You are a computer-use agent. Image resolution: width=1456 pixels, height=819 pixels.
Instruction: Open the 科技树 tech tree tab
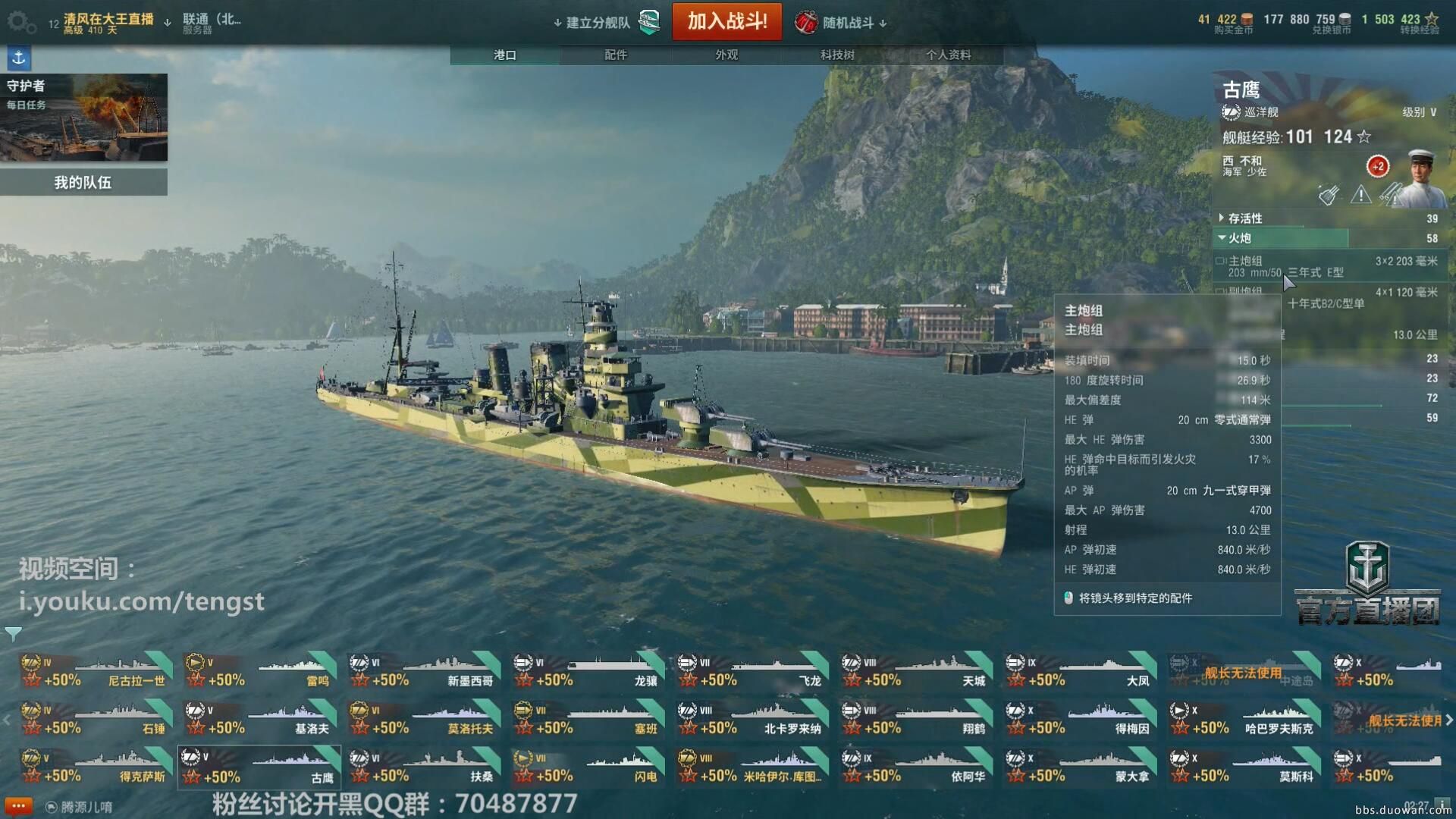(x=837, y=55)
